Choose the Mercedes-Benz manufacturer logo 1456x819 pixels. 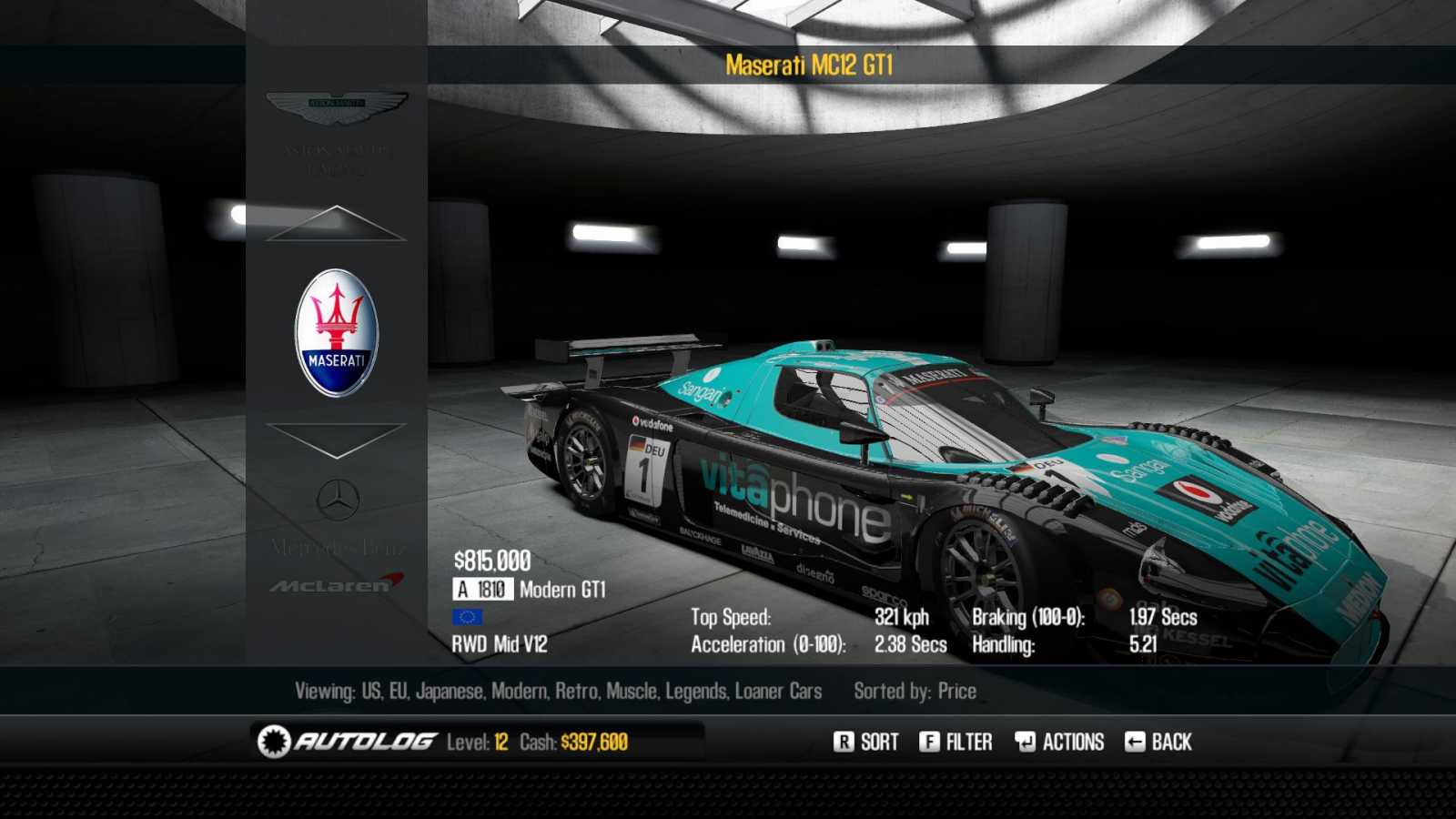338,500
